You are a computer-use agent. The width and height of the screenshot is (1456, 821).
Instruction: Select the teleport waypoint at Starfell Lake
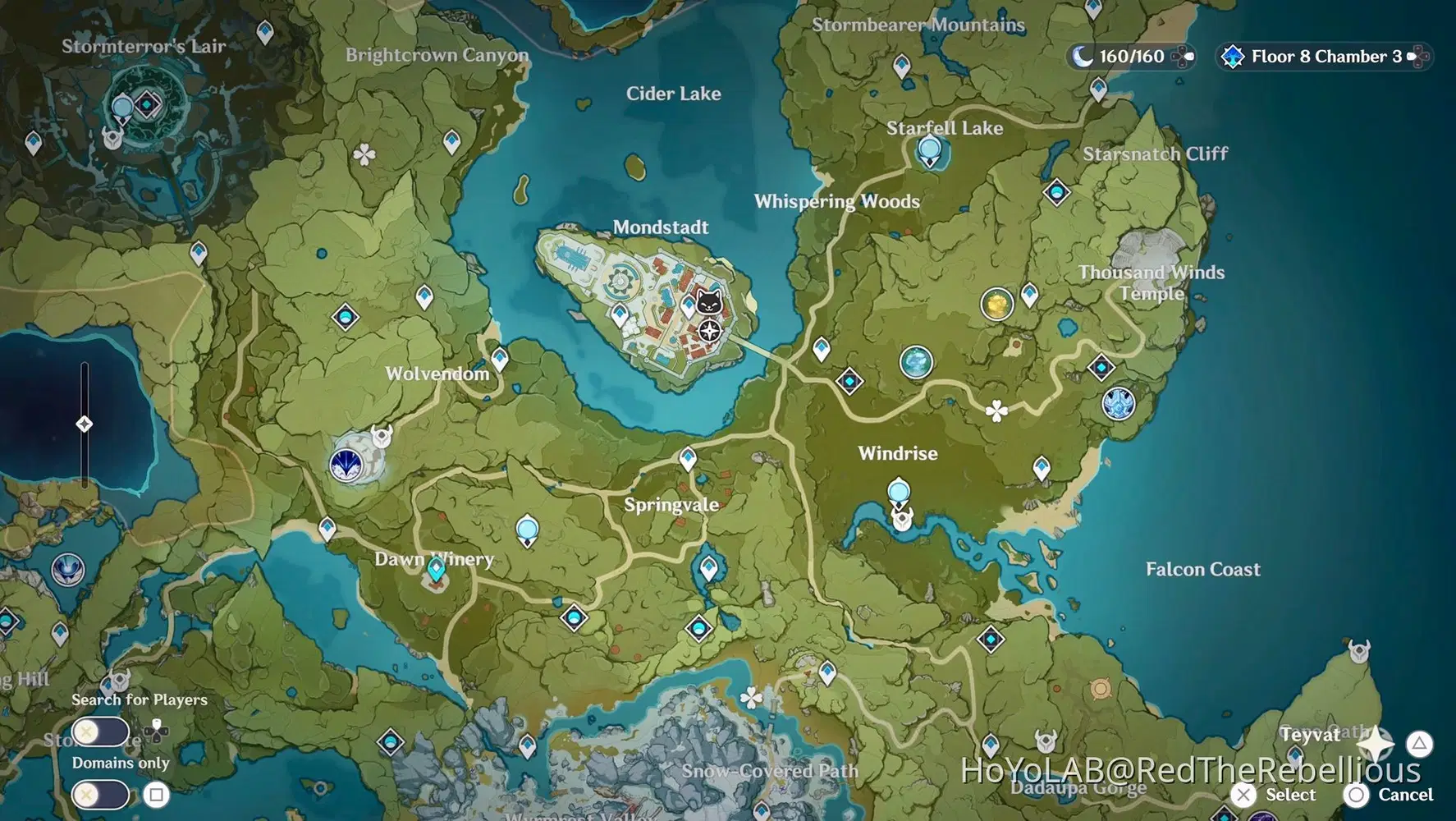[928, 149]
